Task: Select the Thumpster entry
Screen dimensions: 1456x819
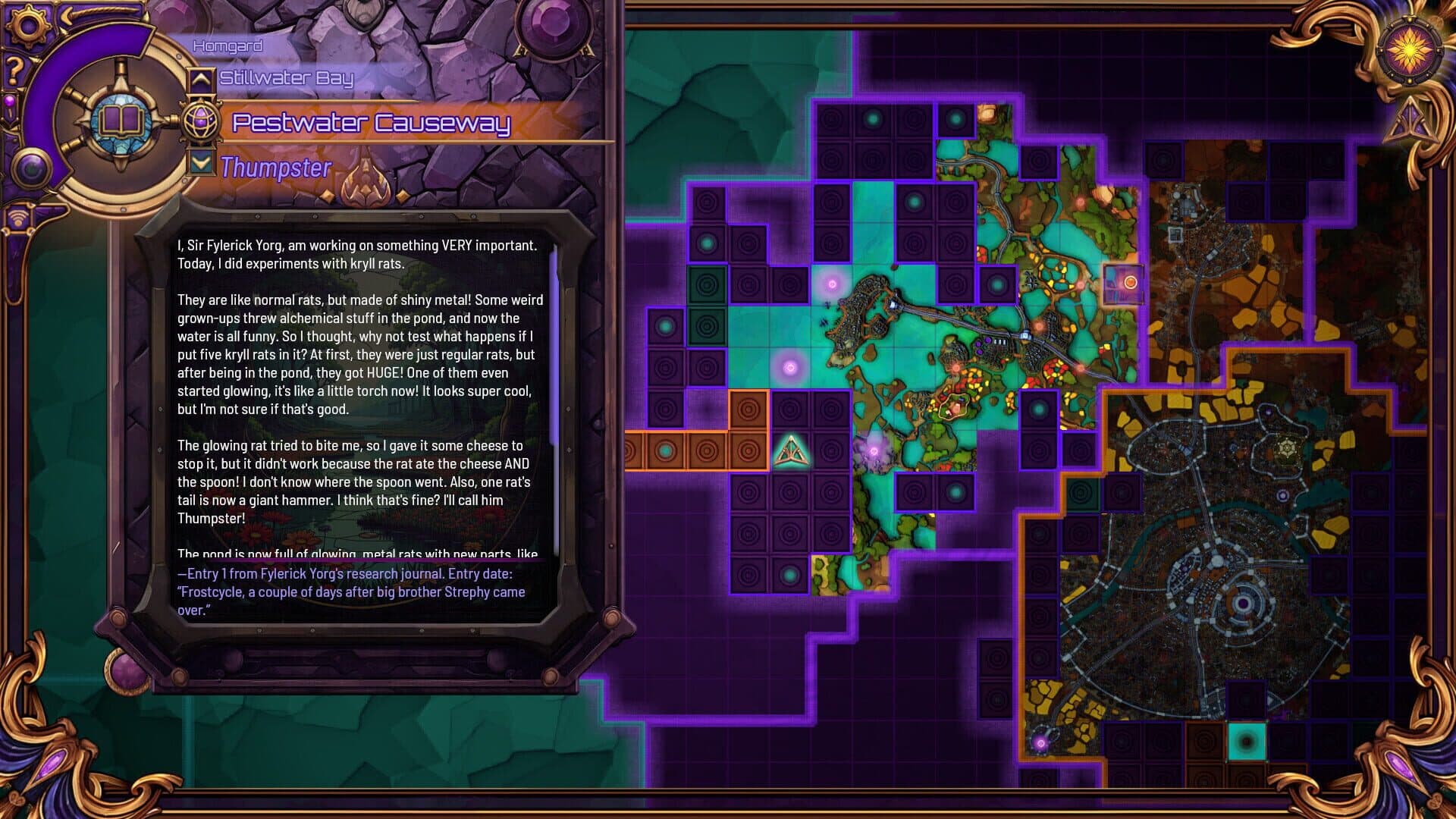Action: click(275, 167)
